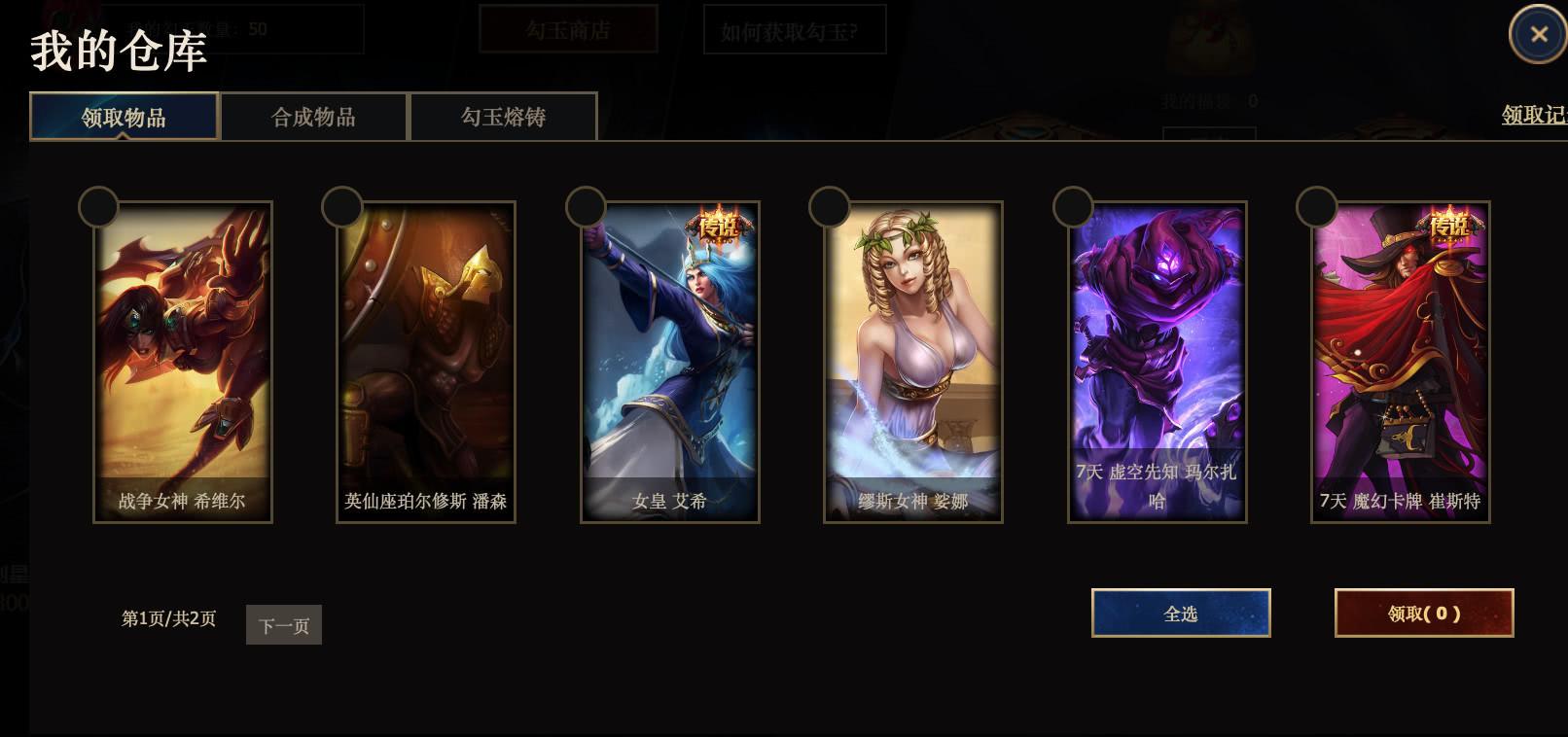Switch to the 合成物品 tab
This screenshot has height=737, width=1568.
point(313,116)
